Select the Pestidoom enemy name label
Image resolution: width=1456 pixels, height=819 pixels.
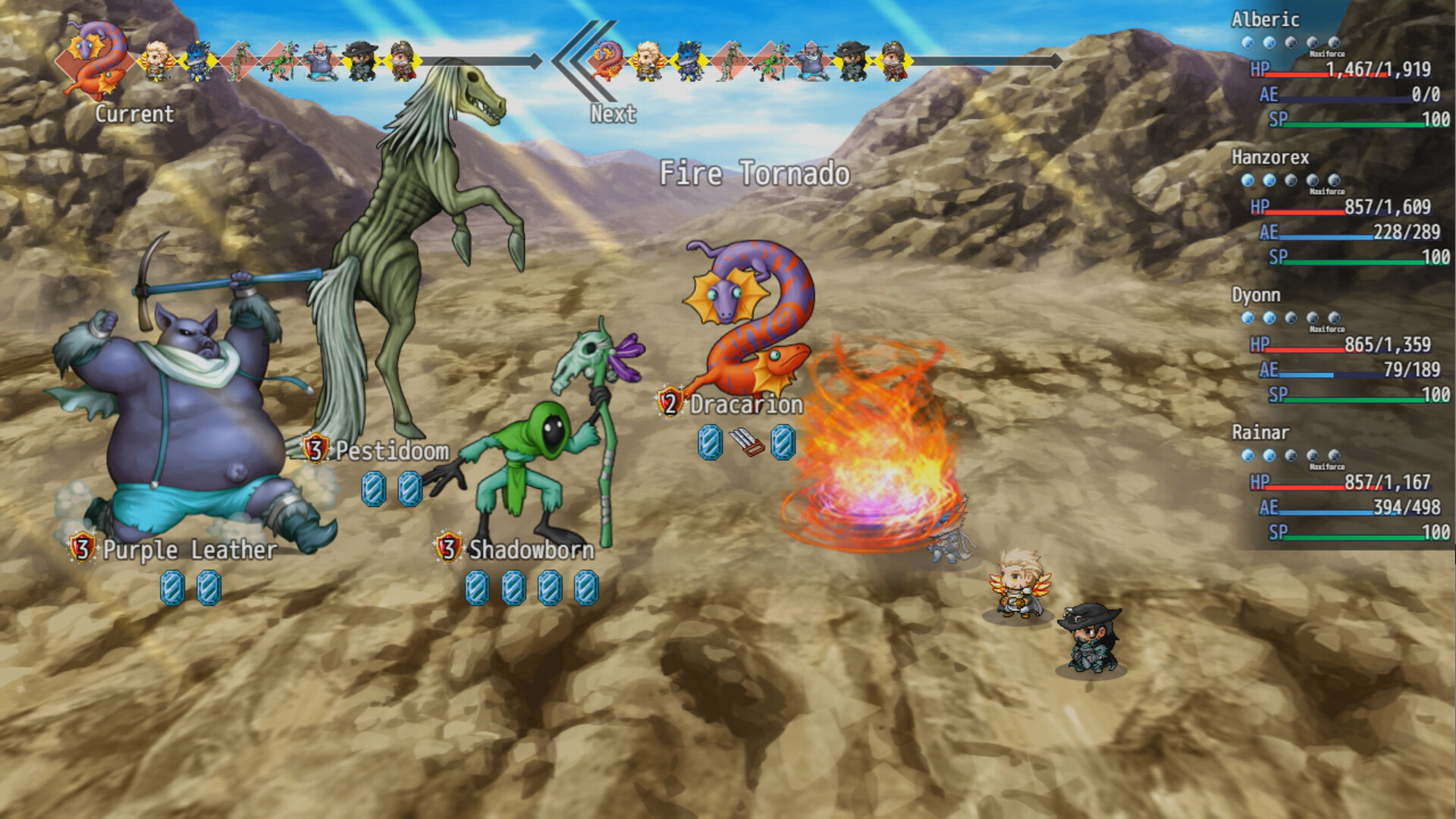[392, 451]
